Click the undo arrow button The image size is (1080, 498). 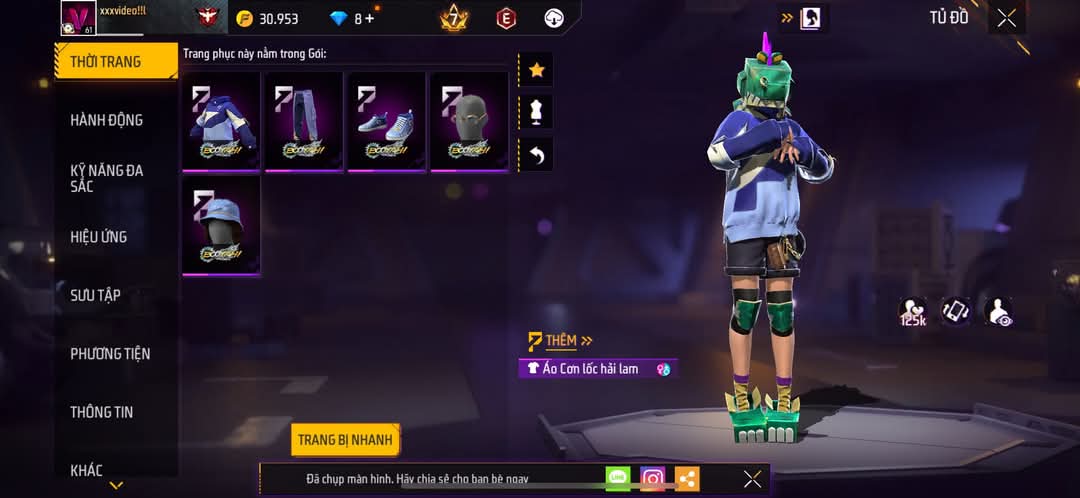[536, 154]
